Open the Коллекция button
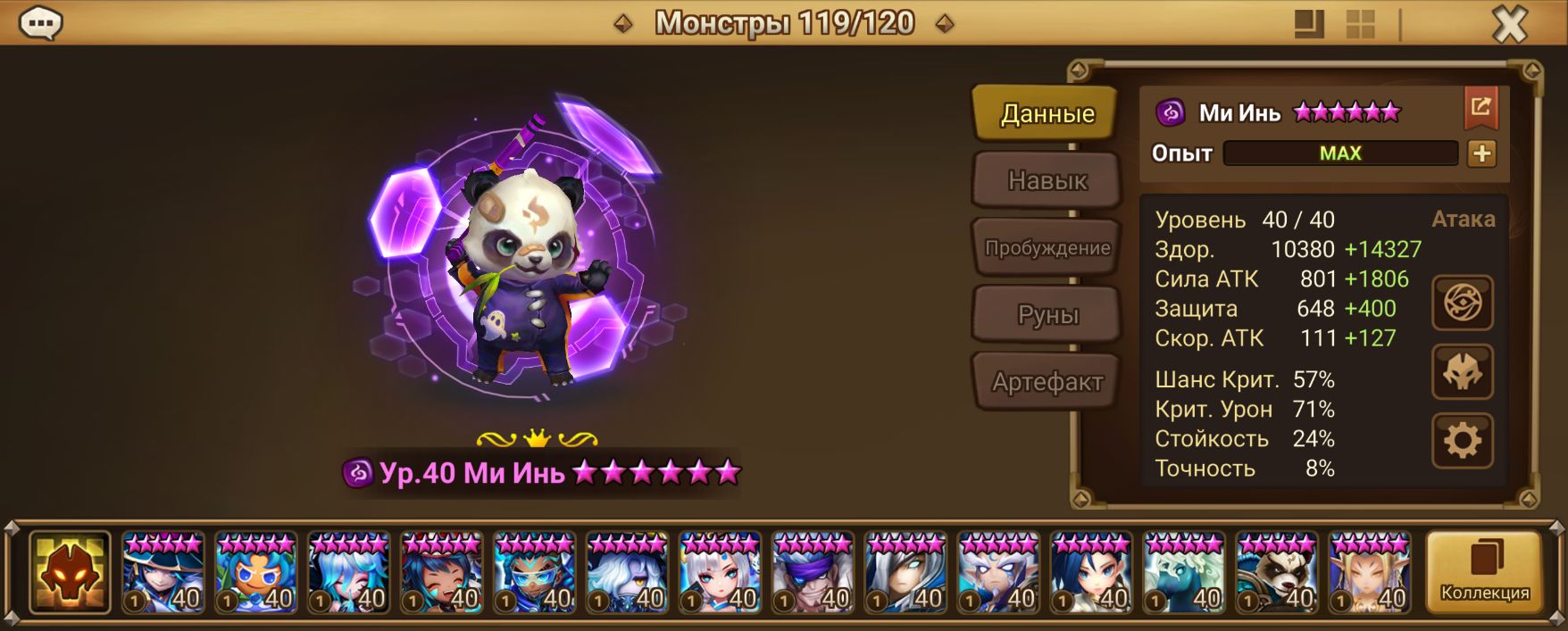The image size is (1568, 631). click(1484, 572)
